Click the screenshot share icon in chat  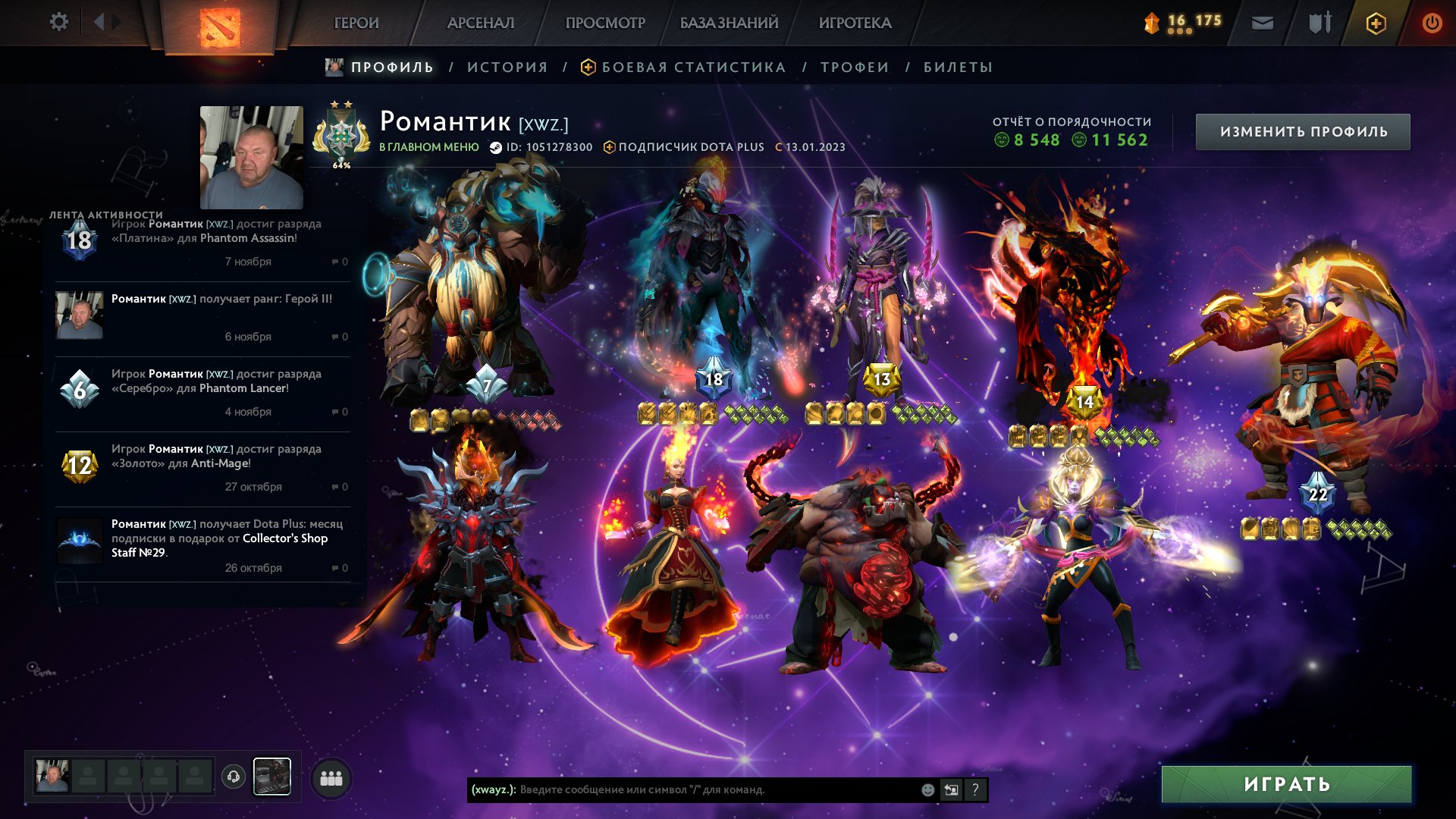point(952,789)
